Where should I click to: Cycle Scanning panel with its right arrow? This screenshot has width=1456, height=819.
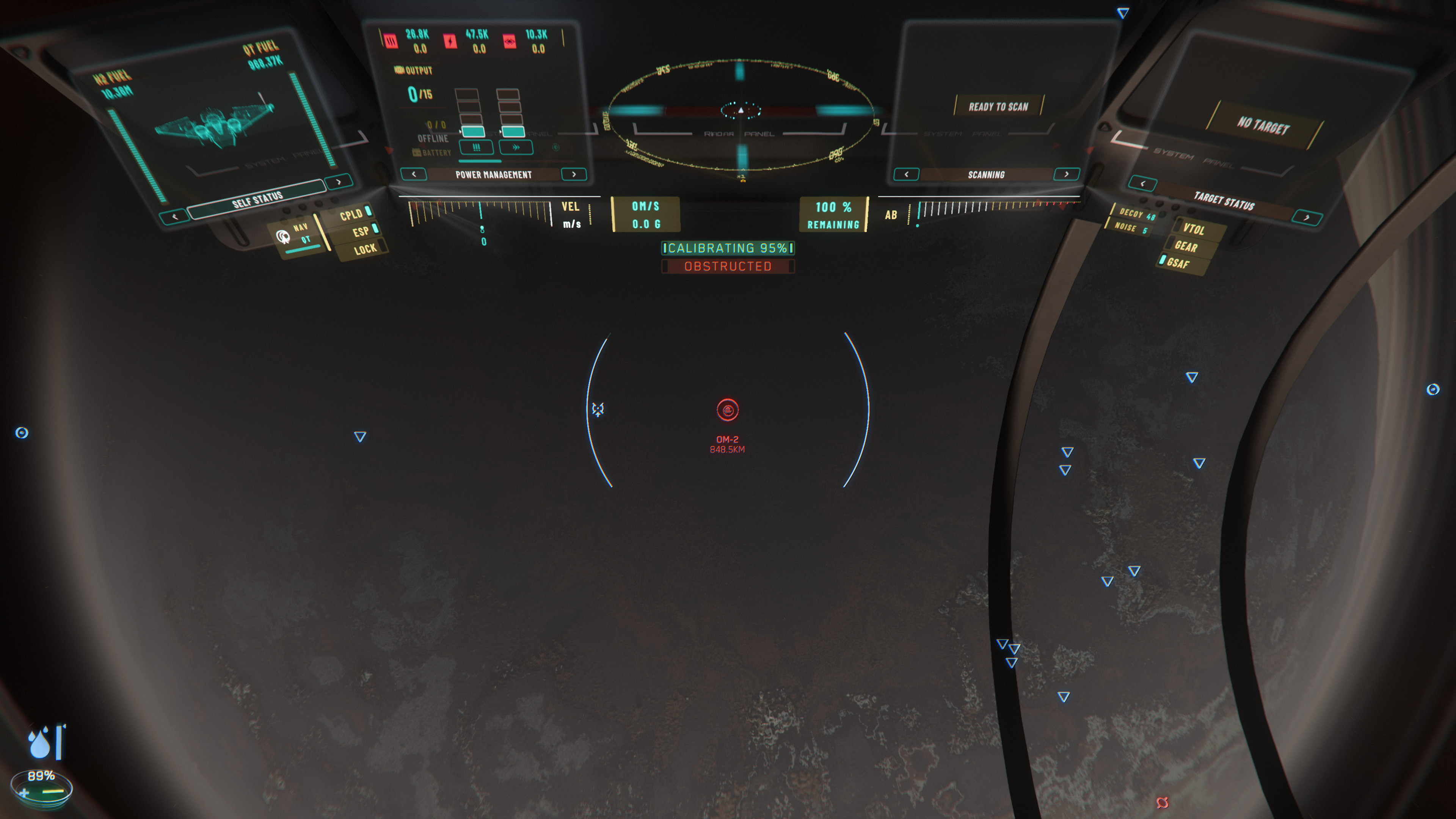(1067, 174)
